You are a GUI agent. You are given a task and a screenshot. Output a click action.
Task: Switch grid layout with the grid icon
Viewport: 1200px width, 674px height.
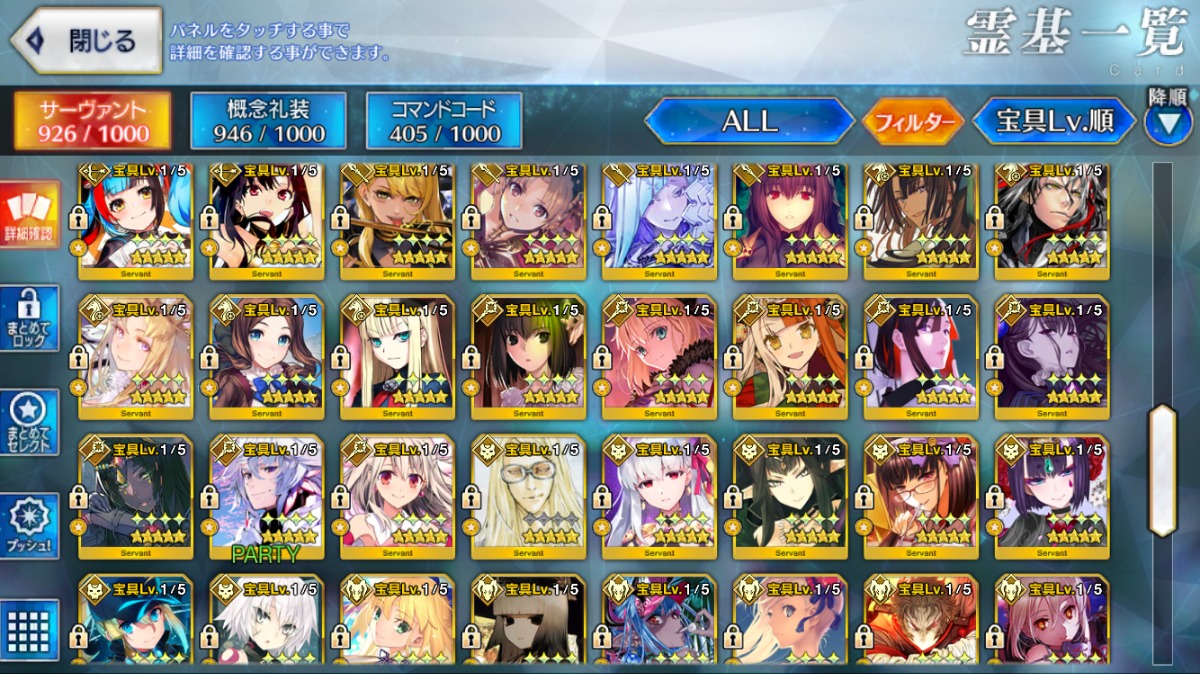[x=30, y=630]
